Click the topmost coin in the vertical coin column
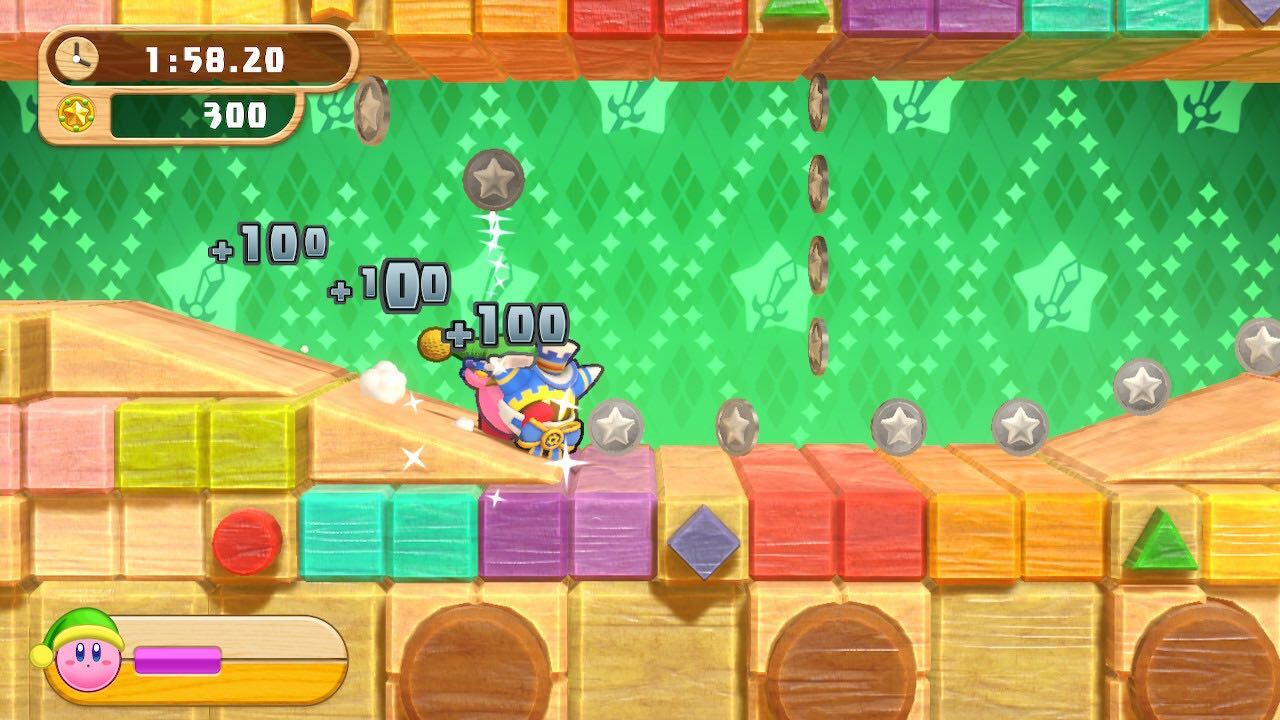The height and width of the screenshot is (720, 1280). pyautogui.click(x=816, y=99)
